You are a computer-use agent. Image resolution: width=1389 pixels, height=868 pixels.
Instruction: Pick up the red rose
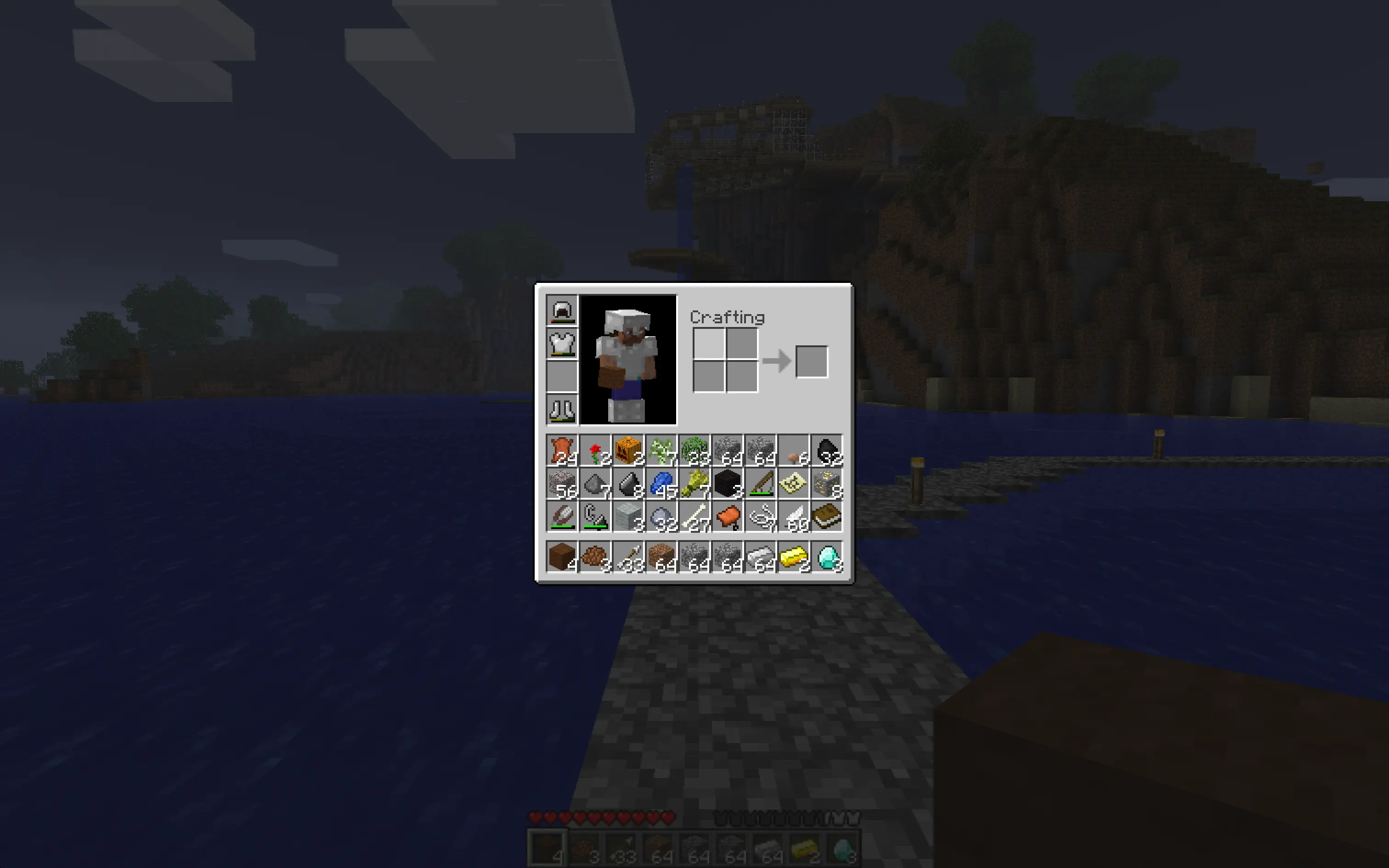pyautogui.click(x=595, y=451)
